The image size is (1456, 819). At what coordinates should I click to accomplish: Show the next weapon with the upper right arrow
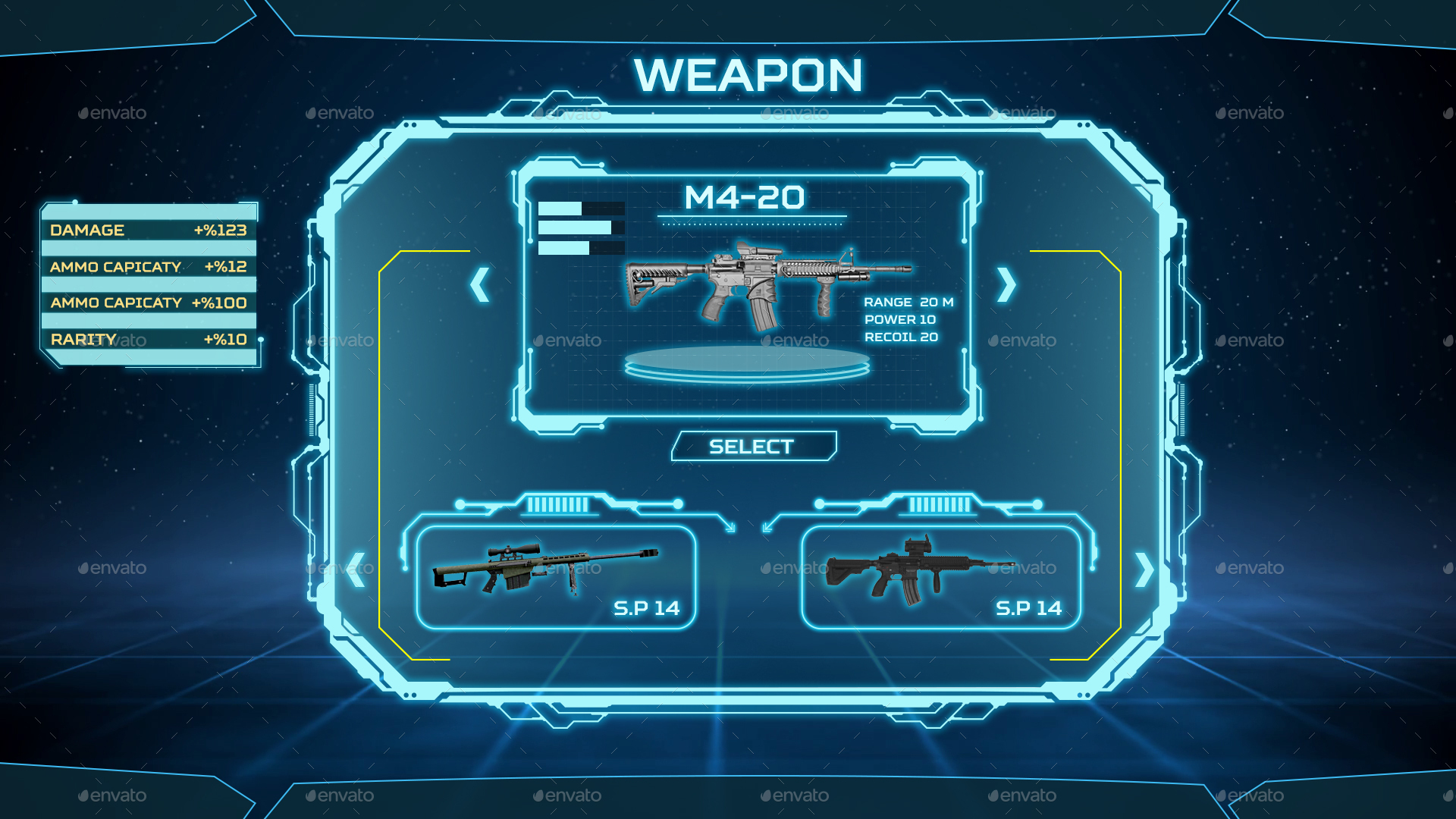1006,285
